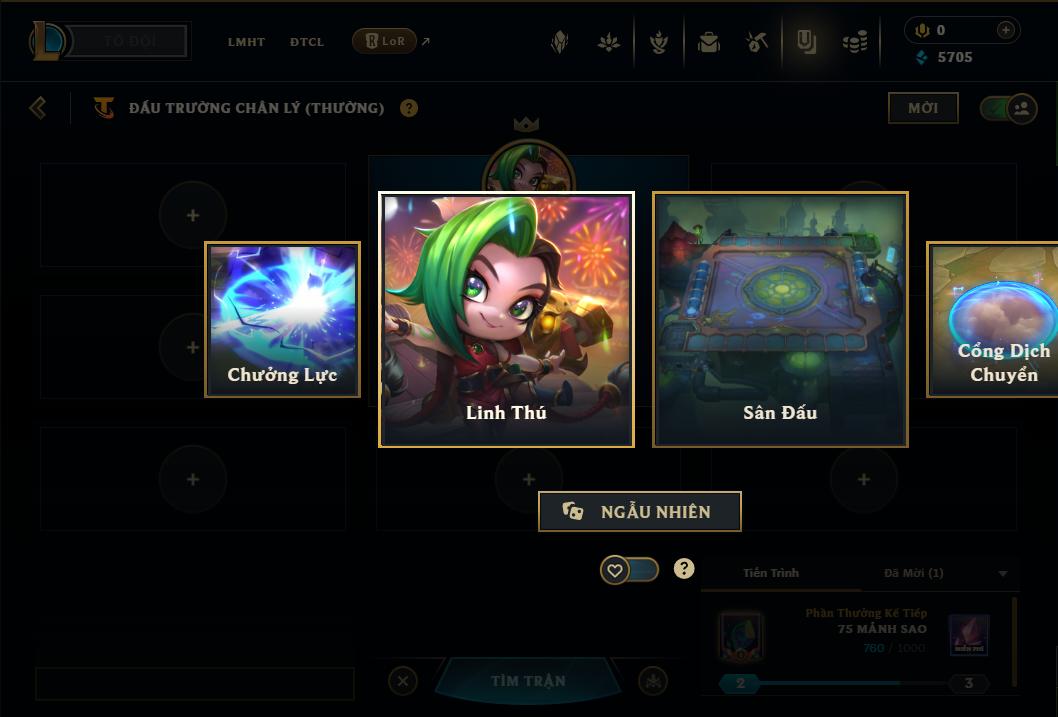Start matchmaking with Tìm Trận
Viewport: 1058px width, 717px height.
pyautogui.click(x=528, y=681)
